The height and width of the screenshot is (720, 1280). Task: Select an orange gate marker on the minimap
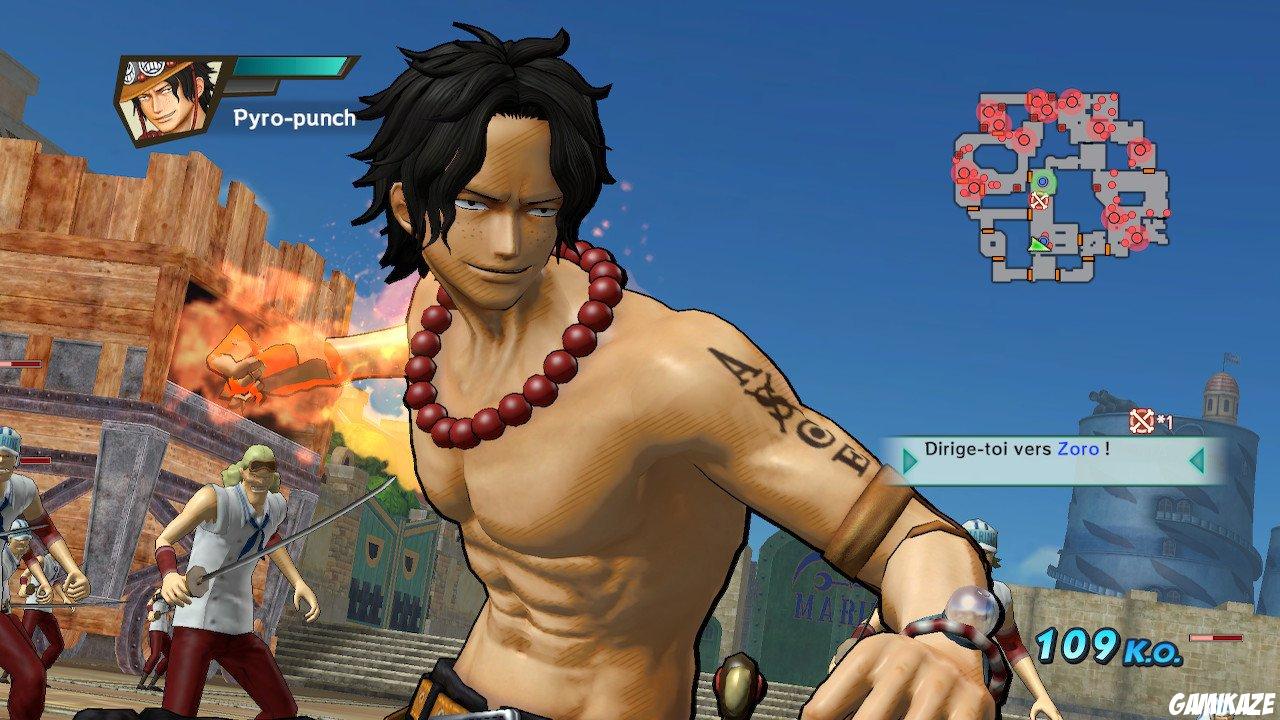click(1150, 169)
